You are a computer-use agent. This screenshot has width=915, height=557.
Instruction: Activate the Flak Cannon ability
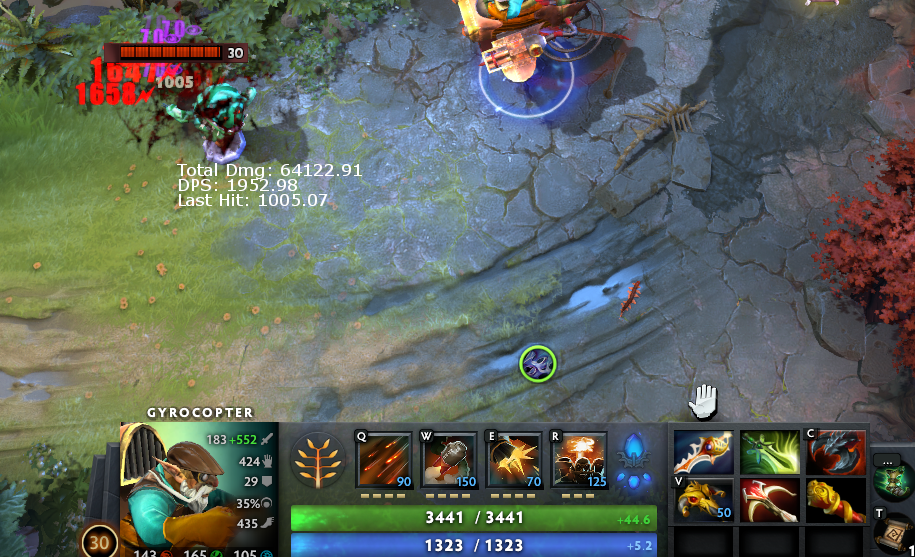point(514,460)
